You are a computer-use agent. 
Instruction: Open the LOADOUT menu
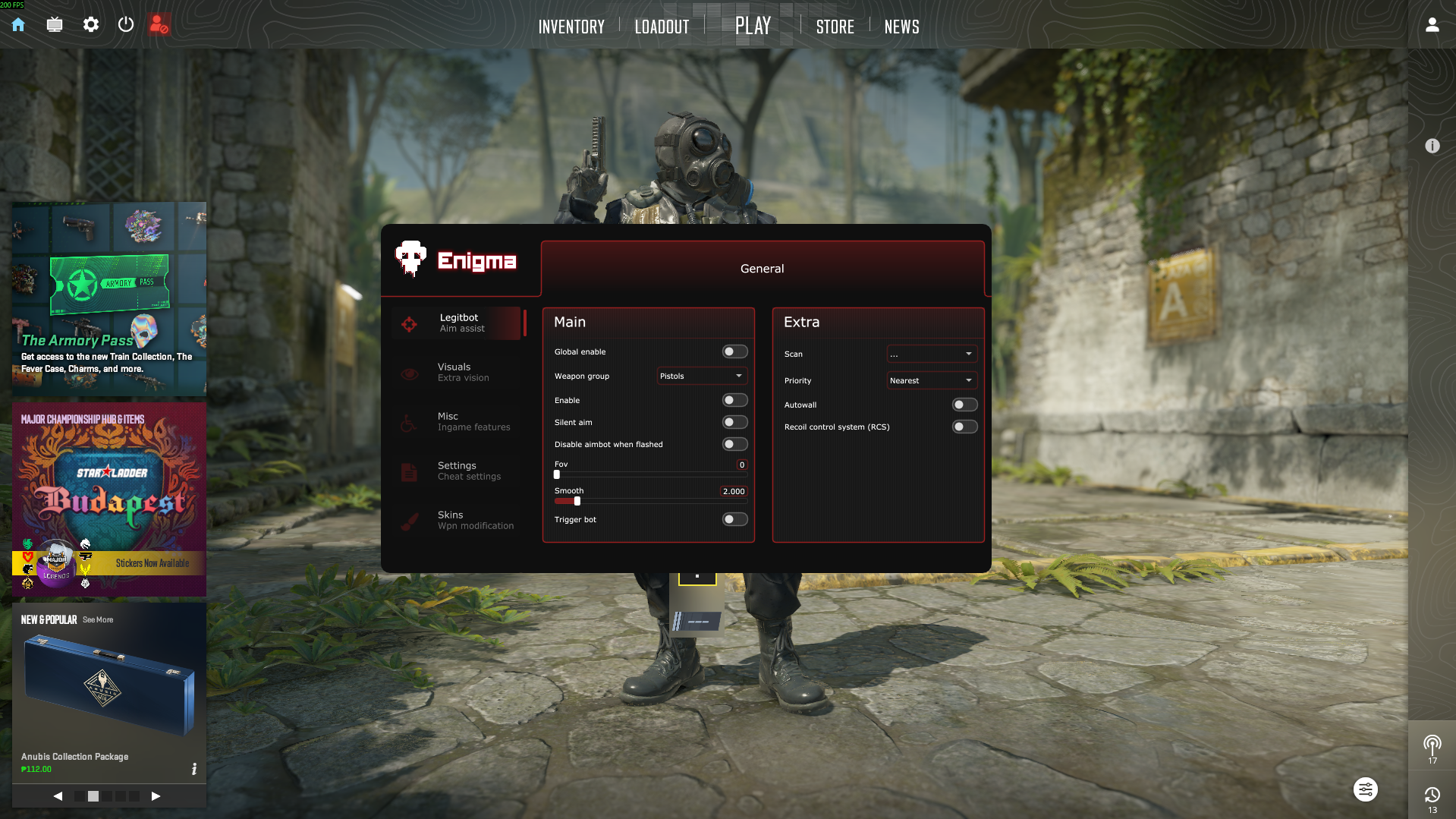(661, 27)
